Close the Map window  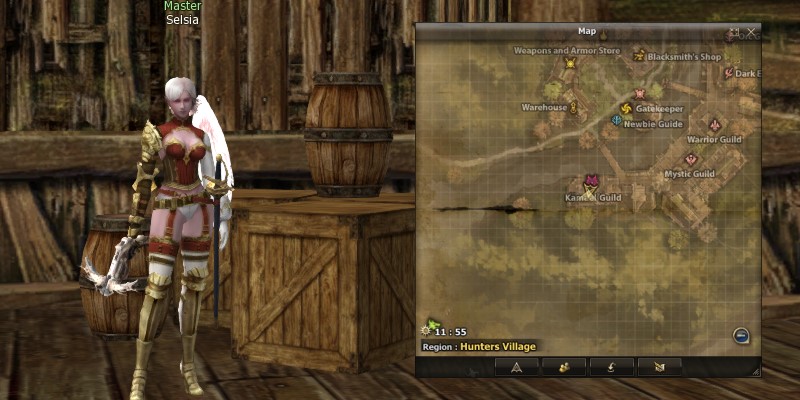(x=752, y=32)
